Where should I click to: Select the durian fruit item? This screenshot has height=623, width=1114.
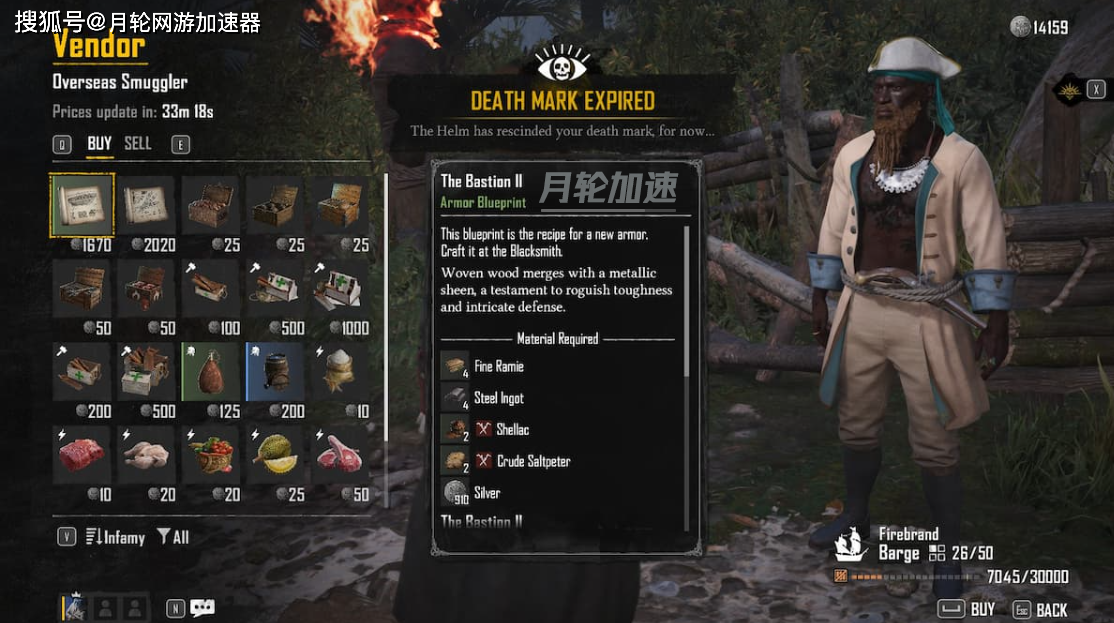(274, 455)
